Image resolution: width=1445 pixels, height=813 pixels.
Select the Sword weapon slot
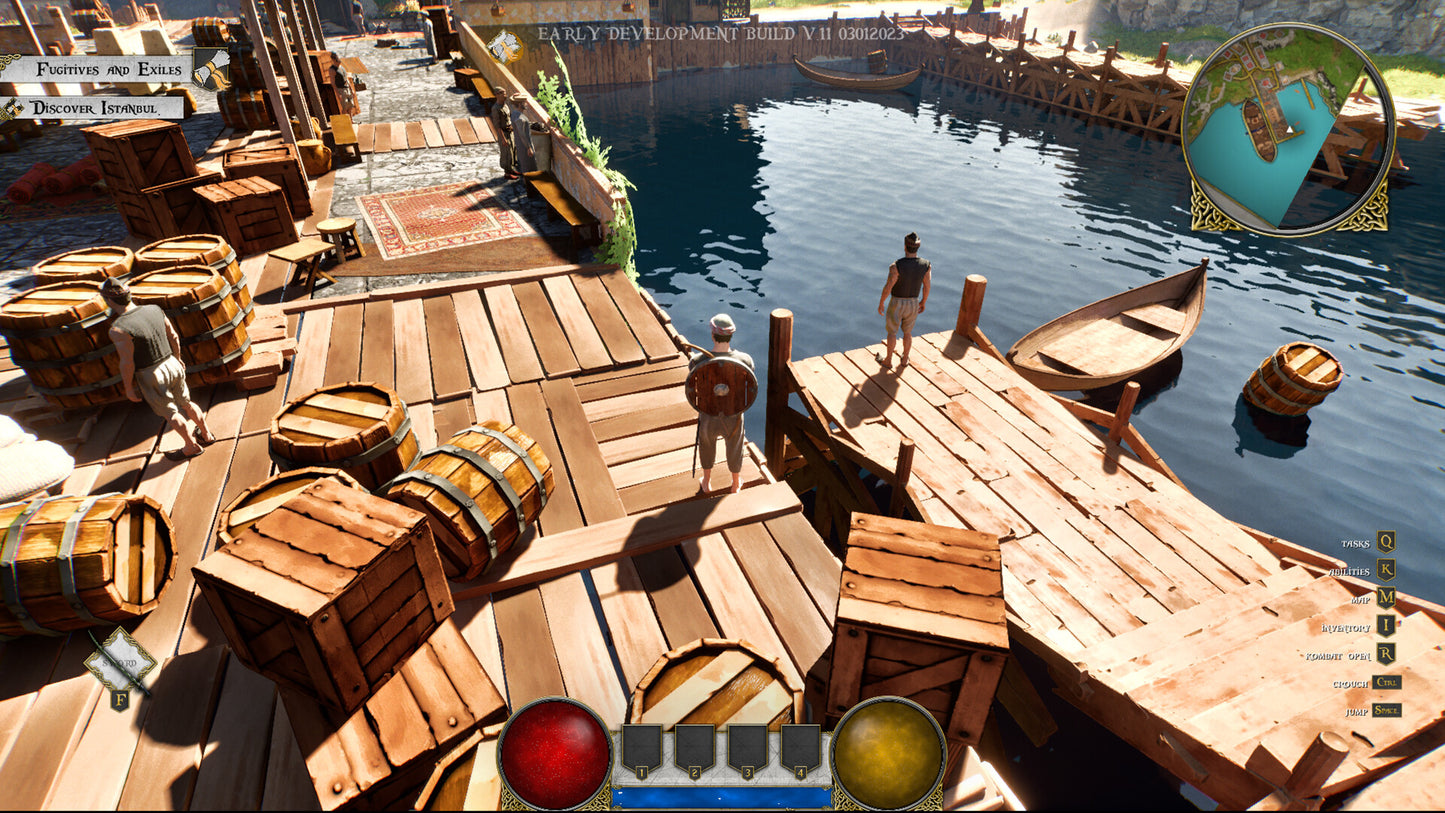(120, 662)
